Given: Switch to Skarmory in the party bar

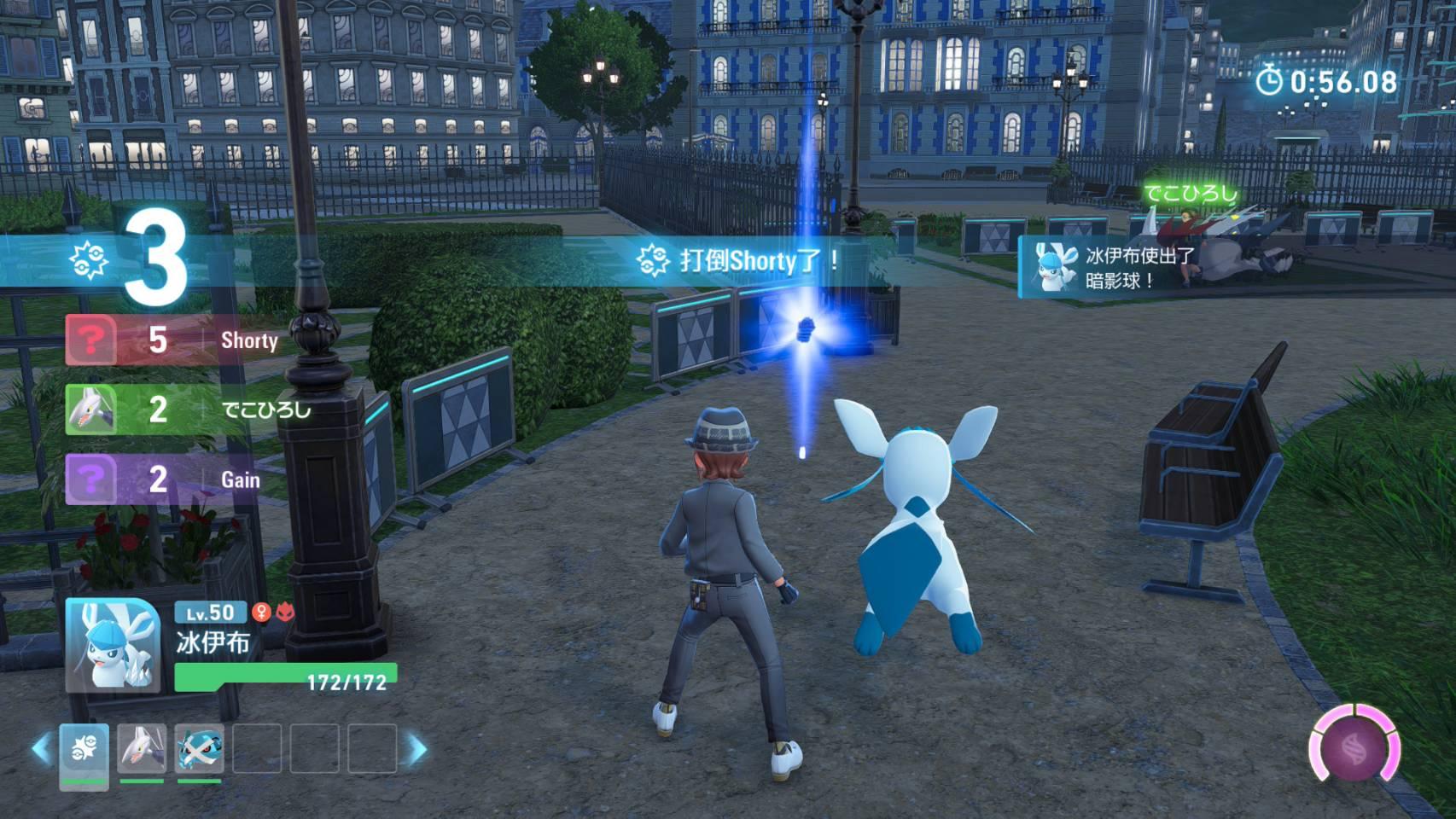Looking at the screenshot, I should pos(142,750).
